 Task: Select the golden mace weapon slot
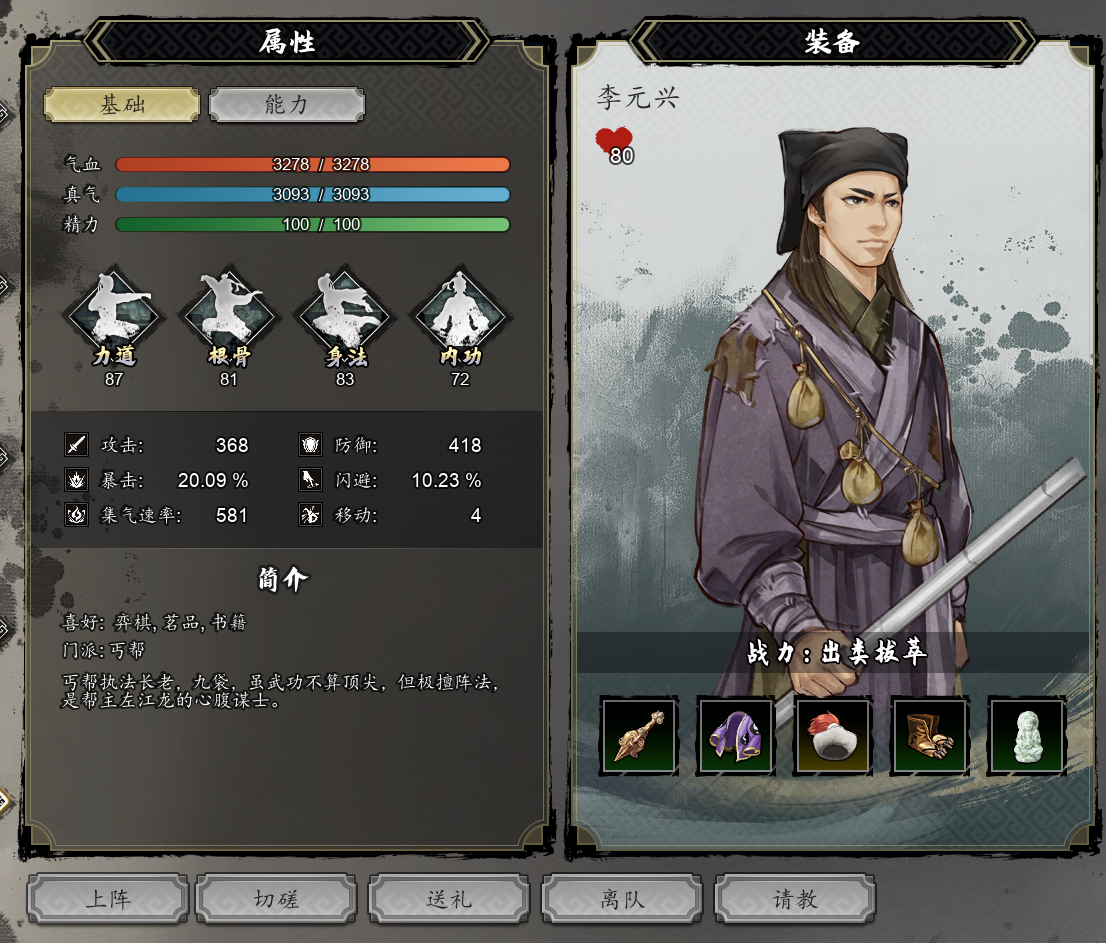pyautogui.click(x=640, y=737)
